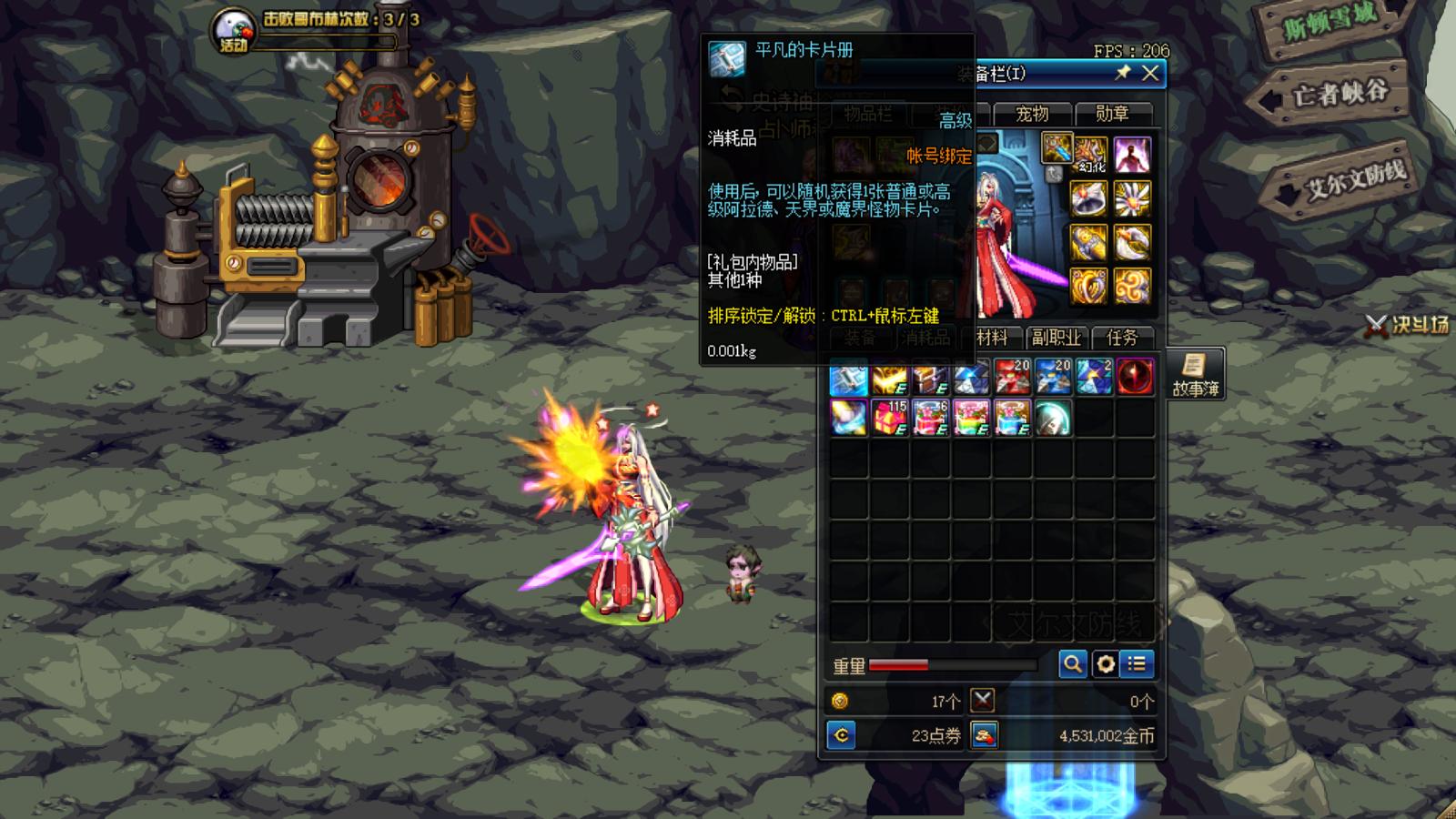This screenshot has height=819, width=1456.
Task: Click the blue 点券 coupon button
Action: point(842,735)
